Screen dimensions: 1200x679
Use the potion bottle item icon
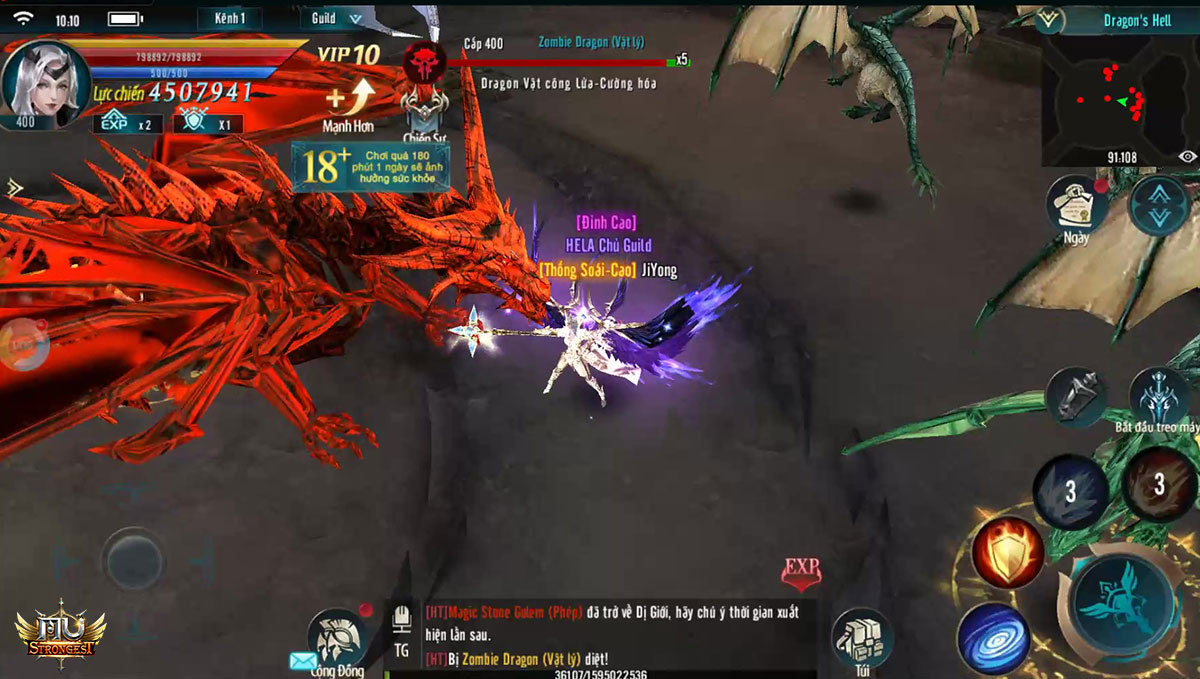1075,395
